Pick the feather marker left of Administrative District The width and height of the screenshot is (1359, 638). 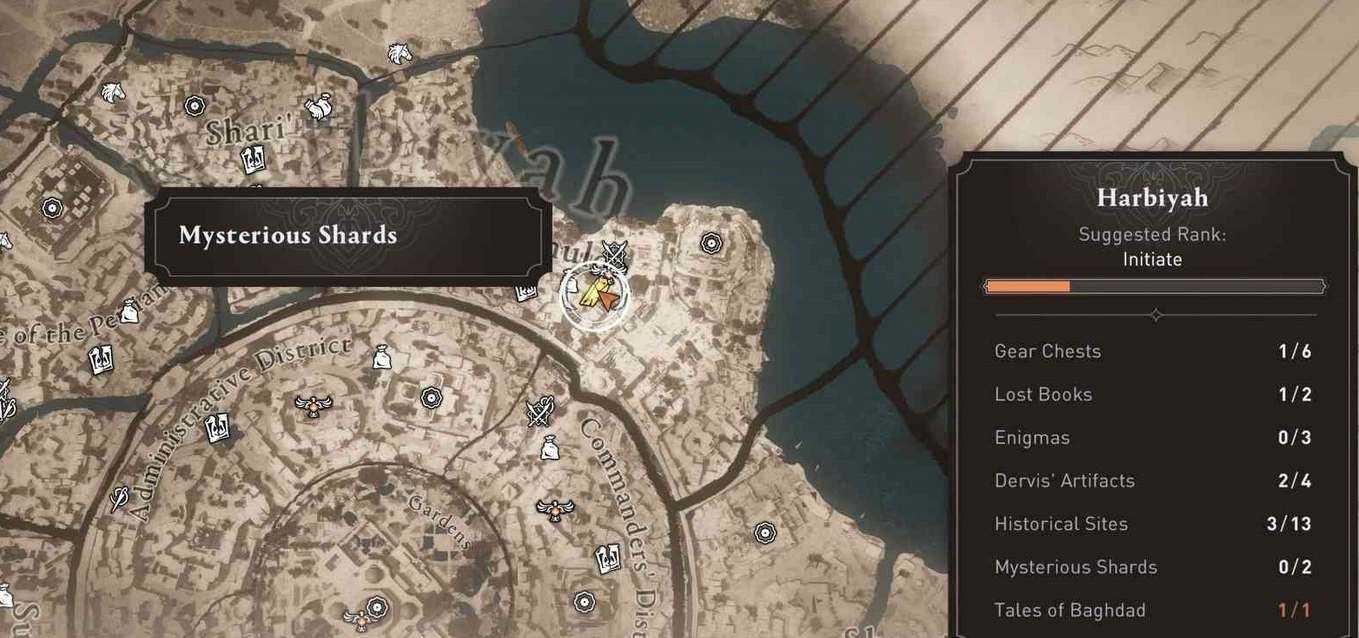(x=119, y=496)
